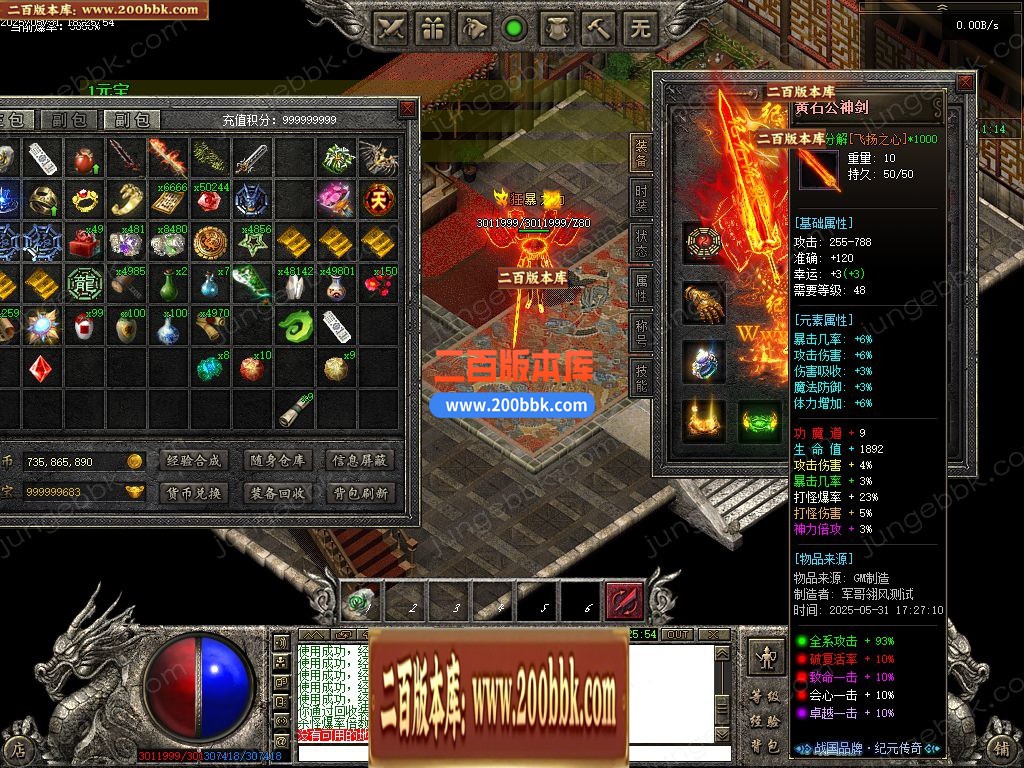
Task: Click the green center button on top toolbar
Action: (x=514, y=29)
